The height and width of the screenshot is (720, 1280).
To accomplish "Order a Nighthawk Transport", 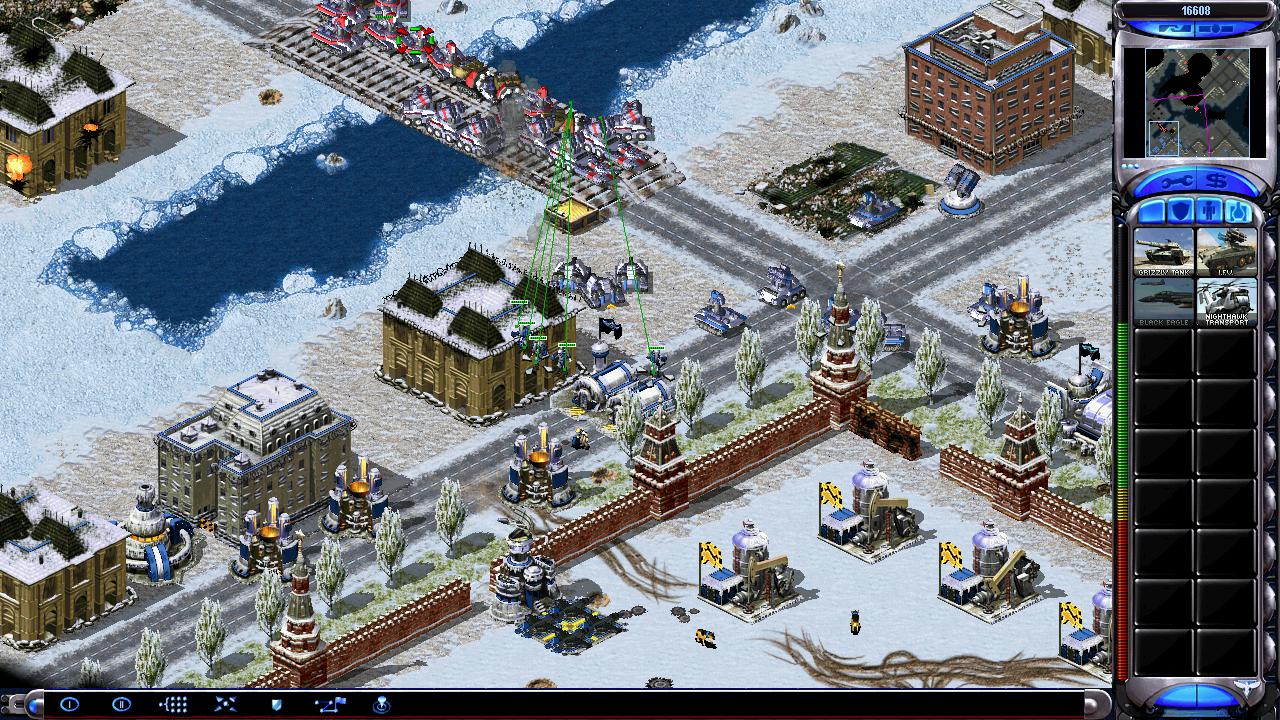I will click(1226, 301).
